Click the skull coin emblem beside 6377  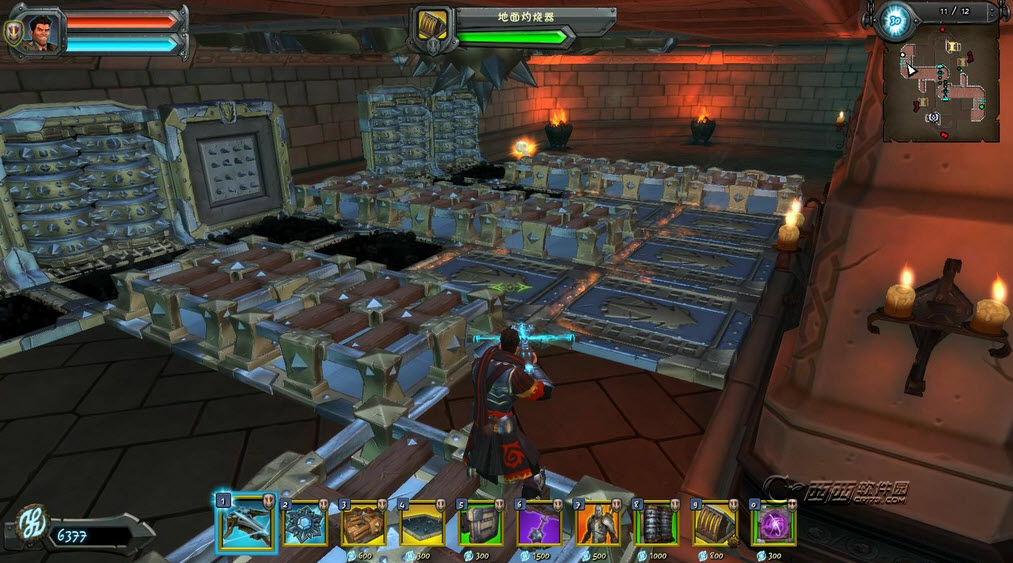coord(32,527)
